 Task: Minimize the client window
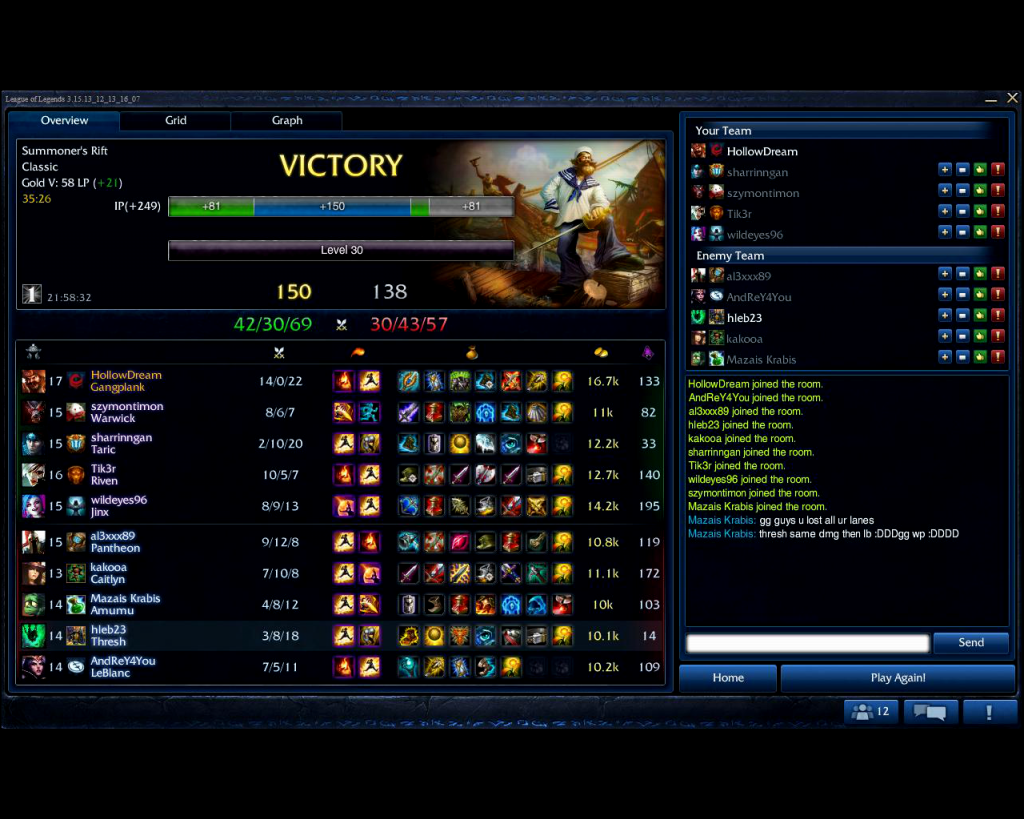click(991, 98)
